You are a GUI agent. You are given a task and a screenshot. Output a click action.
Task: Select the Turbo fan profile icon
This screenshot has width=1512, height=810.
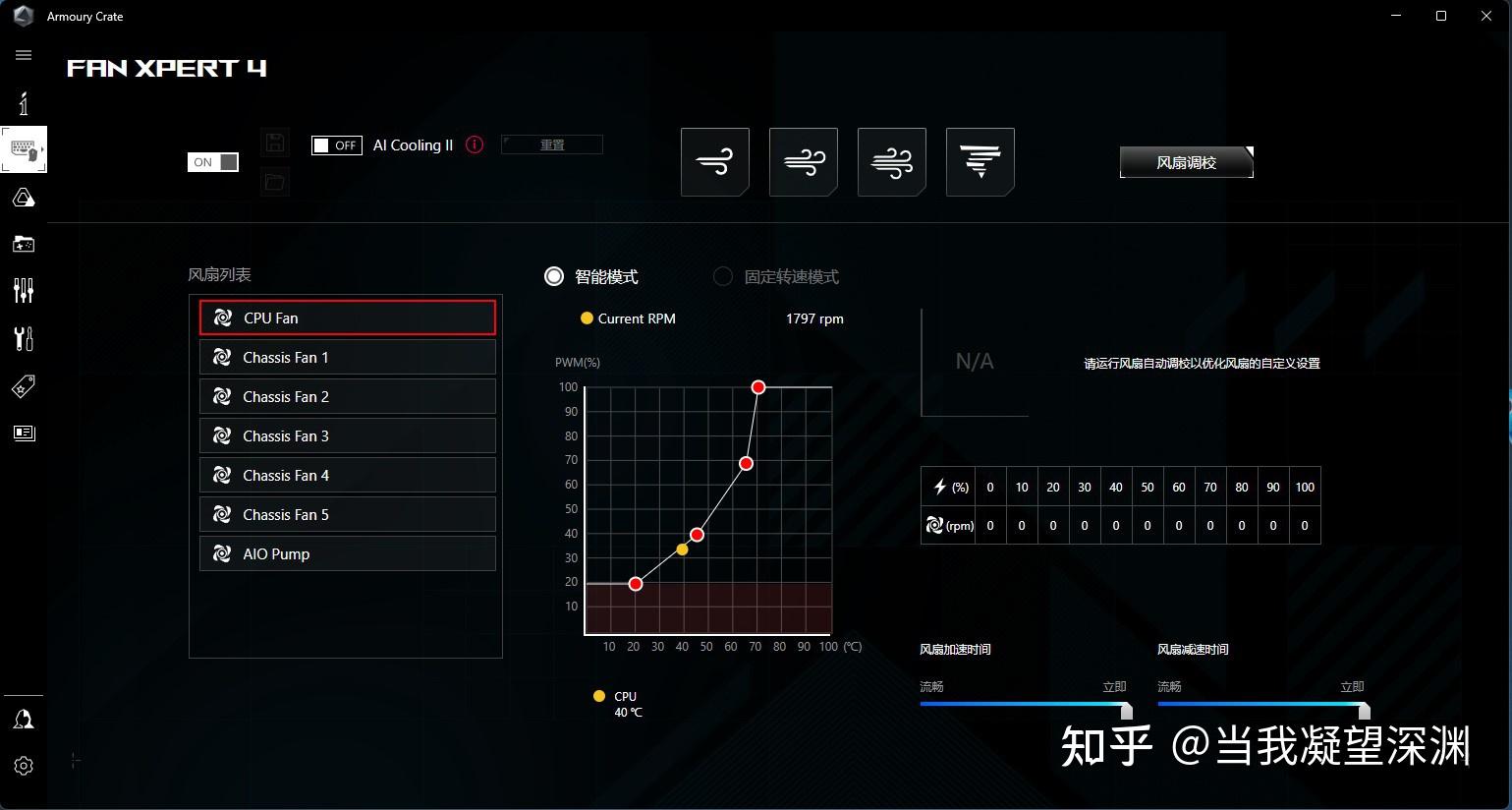click(891, 161)
